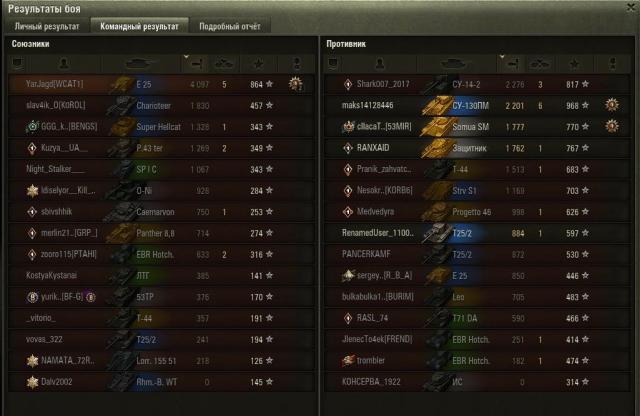Close the battle results window

click(x=630, y=7)
